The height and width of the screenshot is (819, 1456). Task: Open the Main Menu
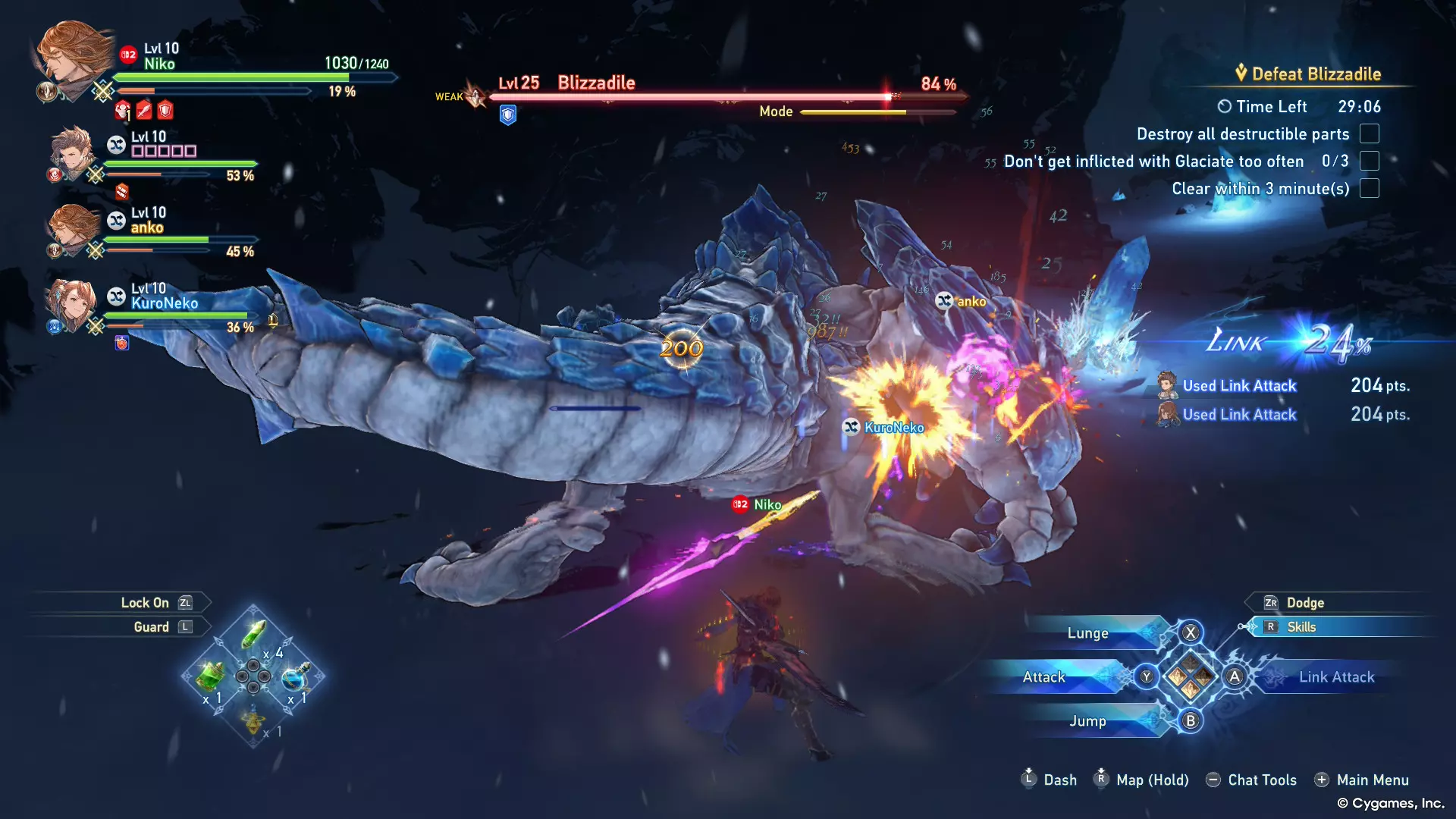[x=1372, y=780]
